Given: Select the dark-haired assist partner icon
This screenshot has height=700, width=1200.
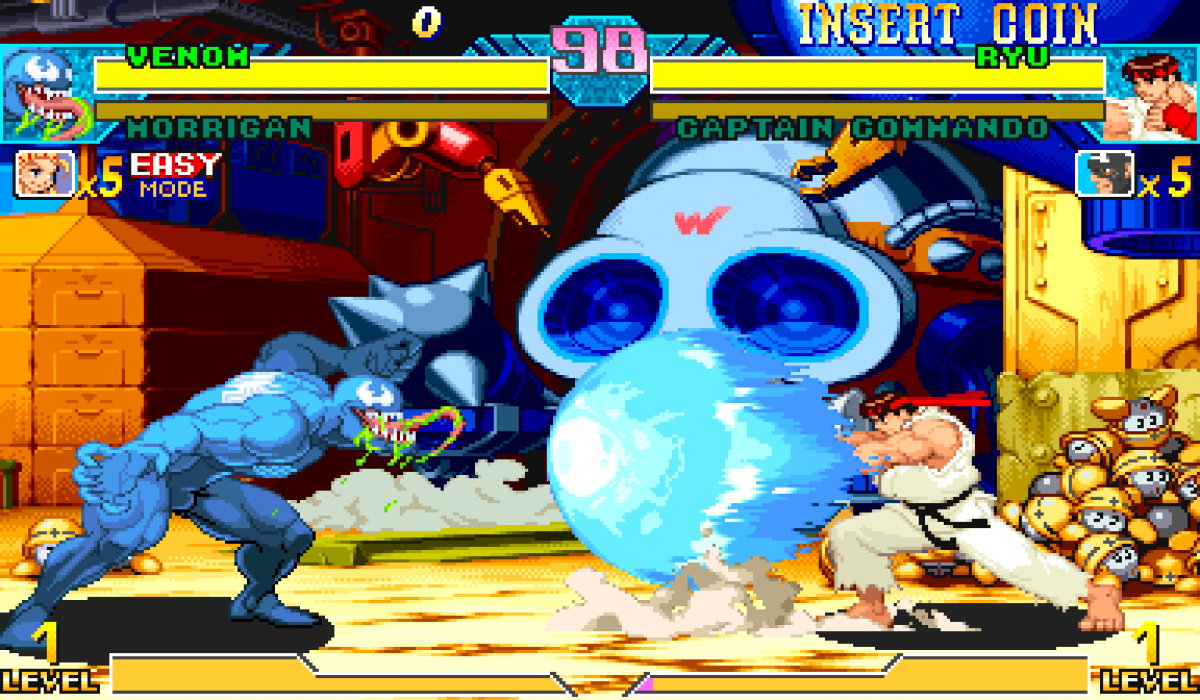Looking at the screenshot, I should [x=1104, y=173].
